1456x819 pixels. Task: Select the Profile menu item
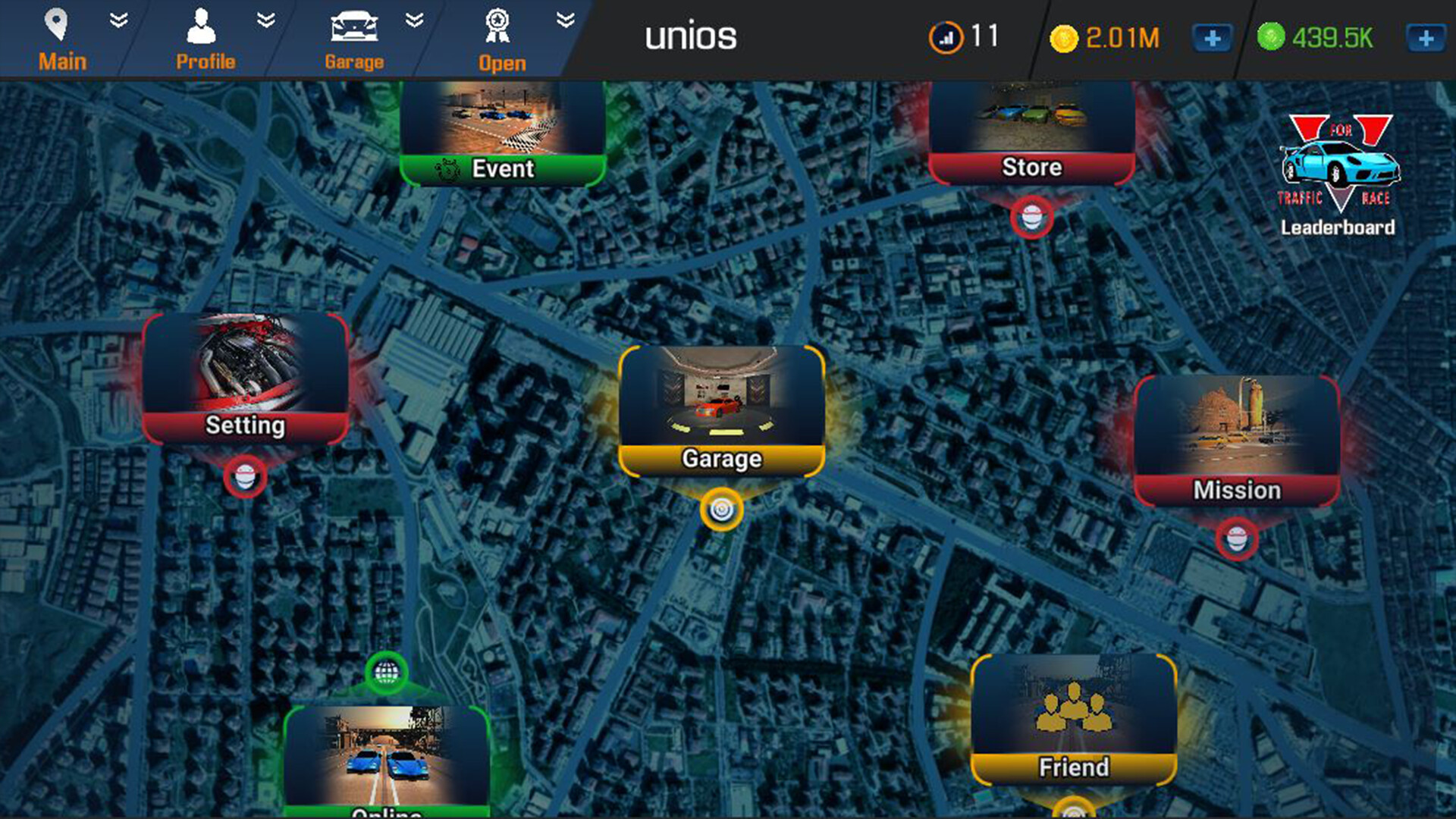[x=203, y=42]
